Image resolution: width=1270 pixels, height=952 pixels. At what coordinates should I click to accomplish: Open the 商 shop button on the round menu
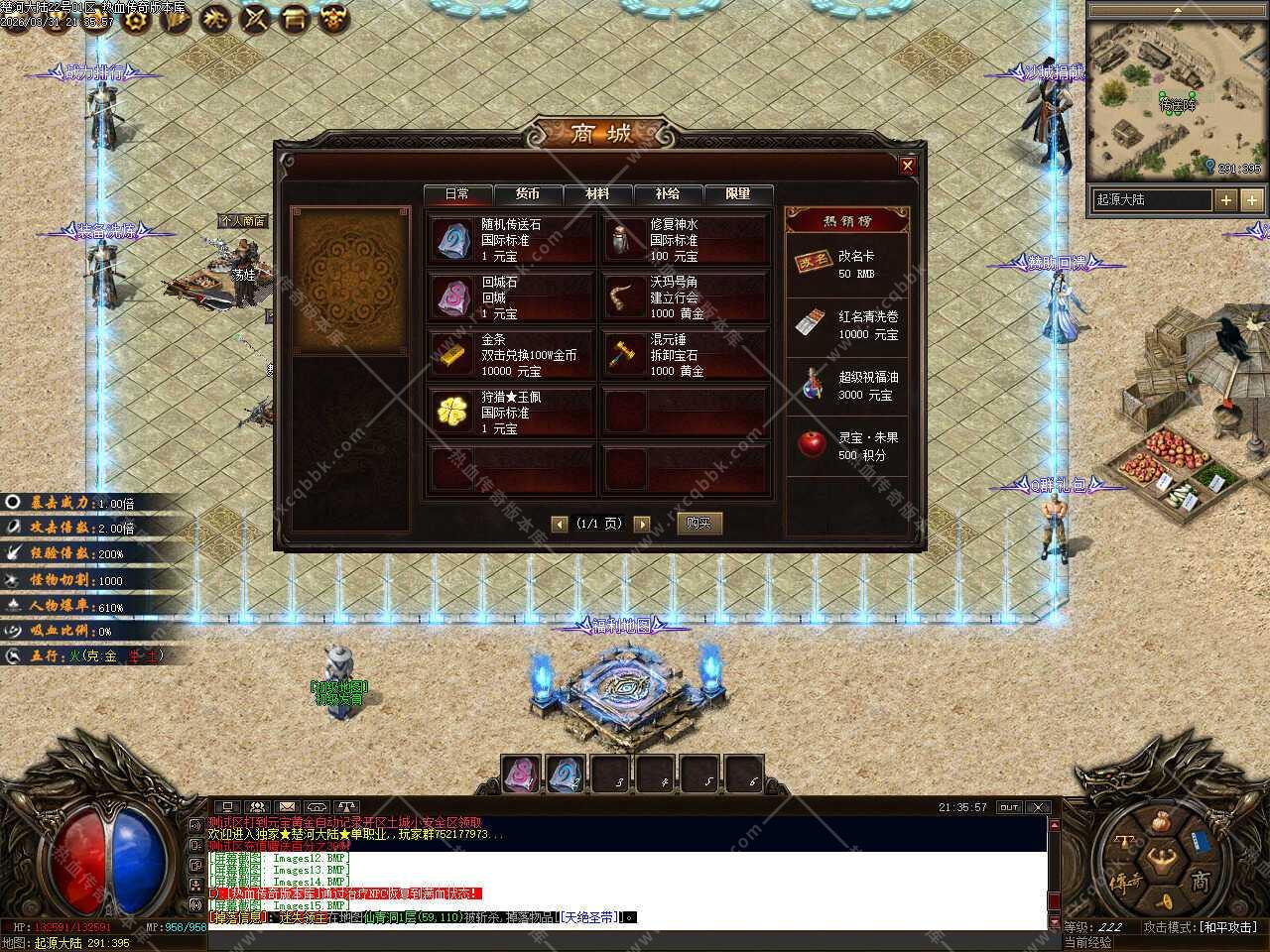1199,881
